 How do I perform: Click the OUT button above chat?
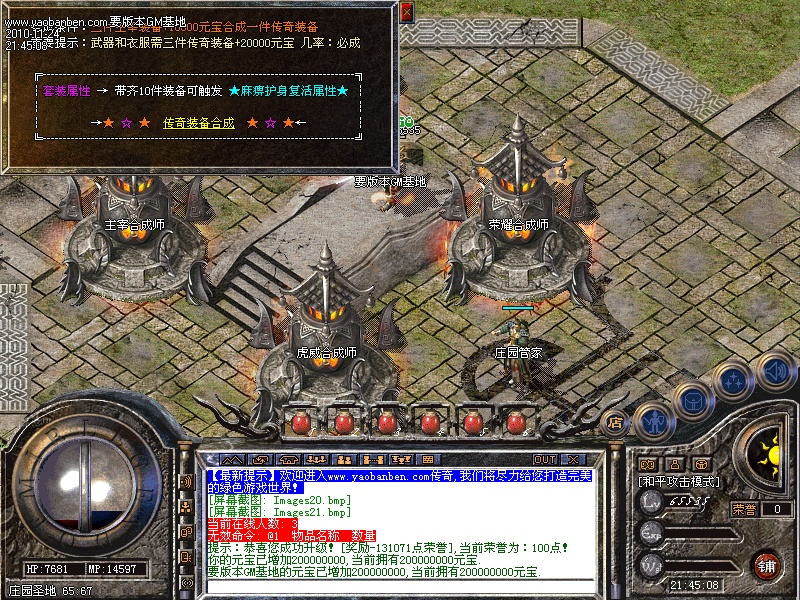coord(545,459)
